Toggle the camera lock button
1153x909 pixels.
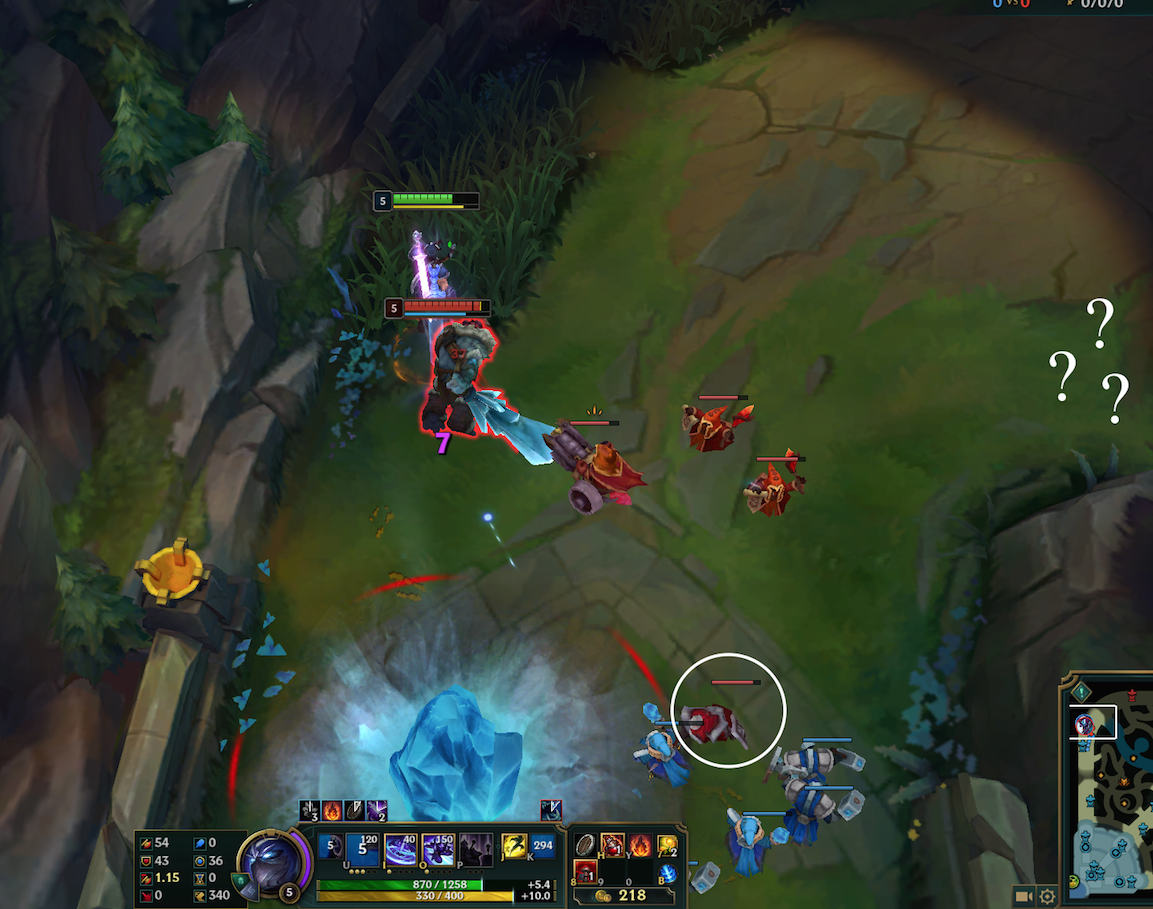(1023, 896)
